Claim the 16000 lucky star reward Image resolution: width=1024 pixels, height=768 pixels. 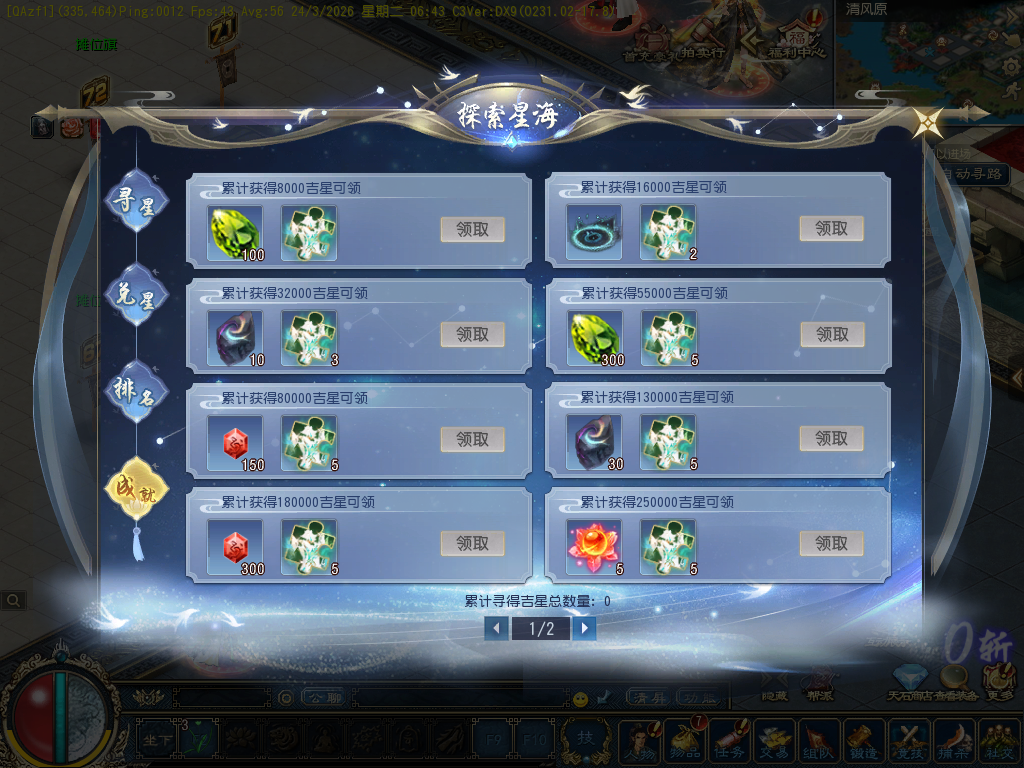pos(831,229)
